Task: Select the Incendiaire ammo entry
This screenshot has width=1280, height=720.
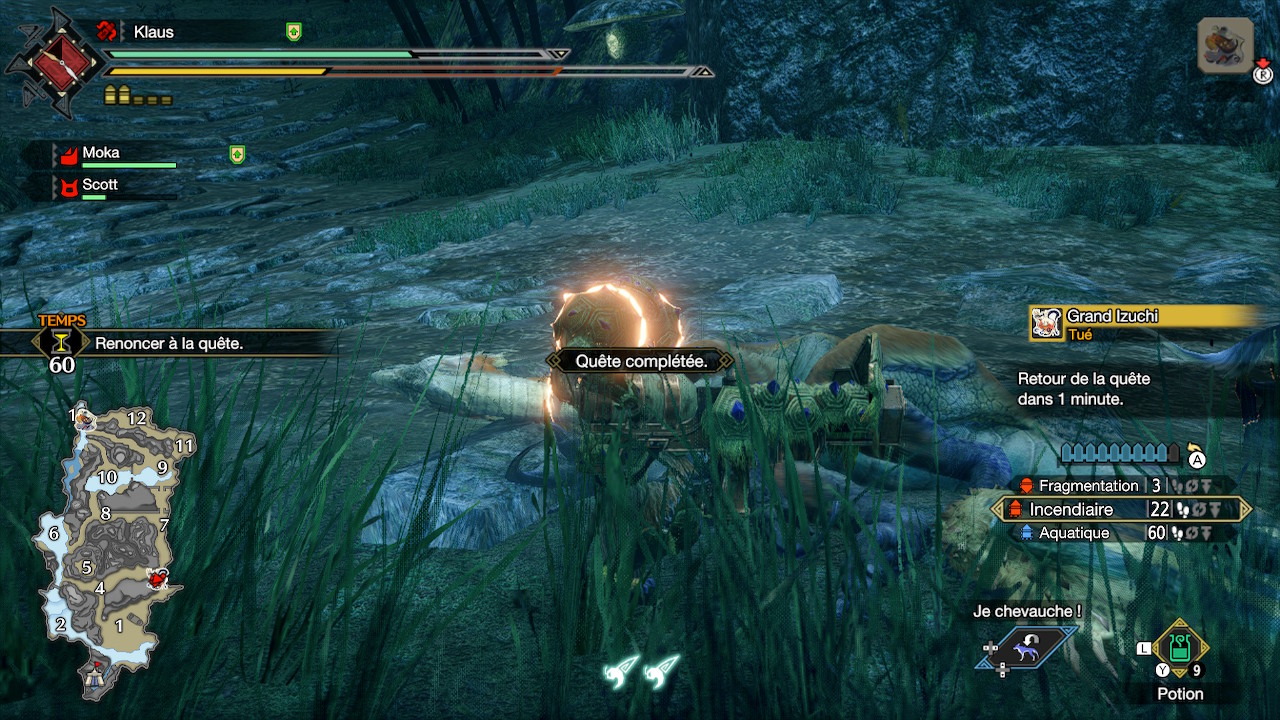Action: (x=1120, y=509)
